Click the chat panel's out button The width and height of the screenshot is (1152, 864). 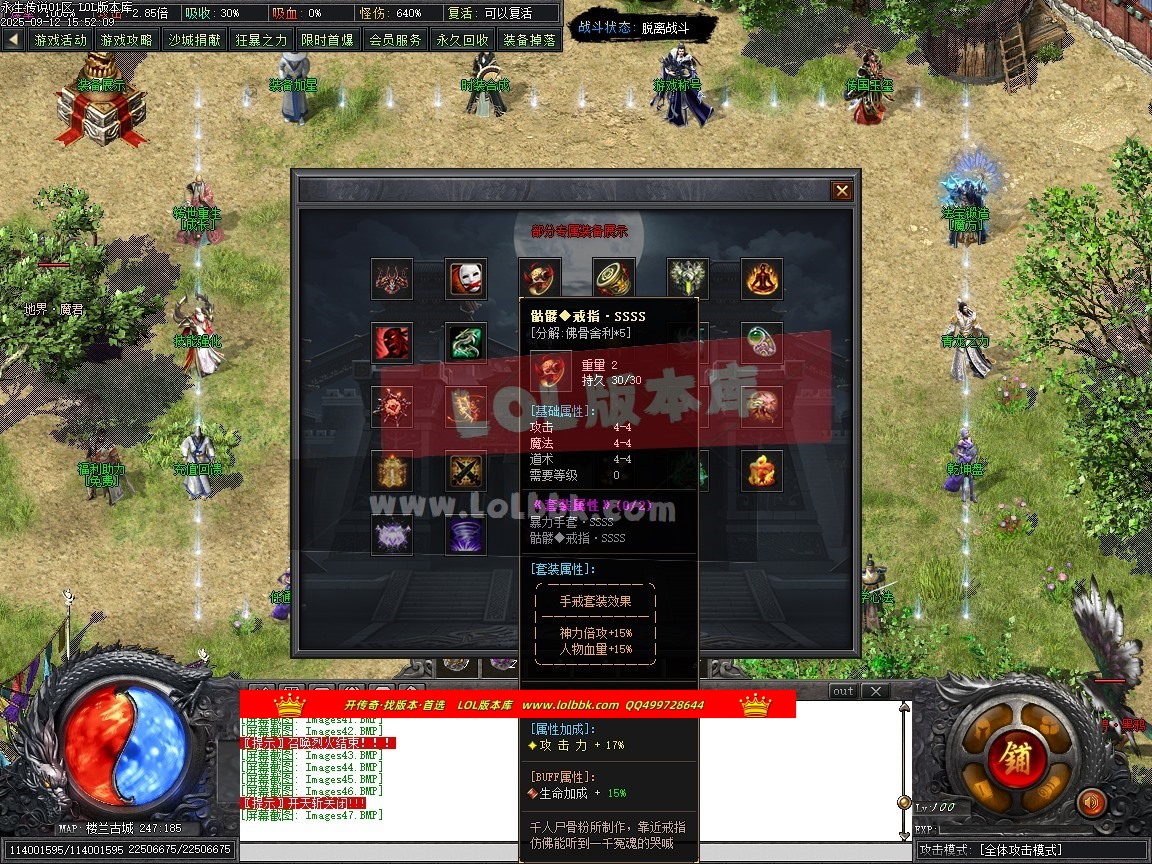click(843, 691)
